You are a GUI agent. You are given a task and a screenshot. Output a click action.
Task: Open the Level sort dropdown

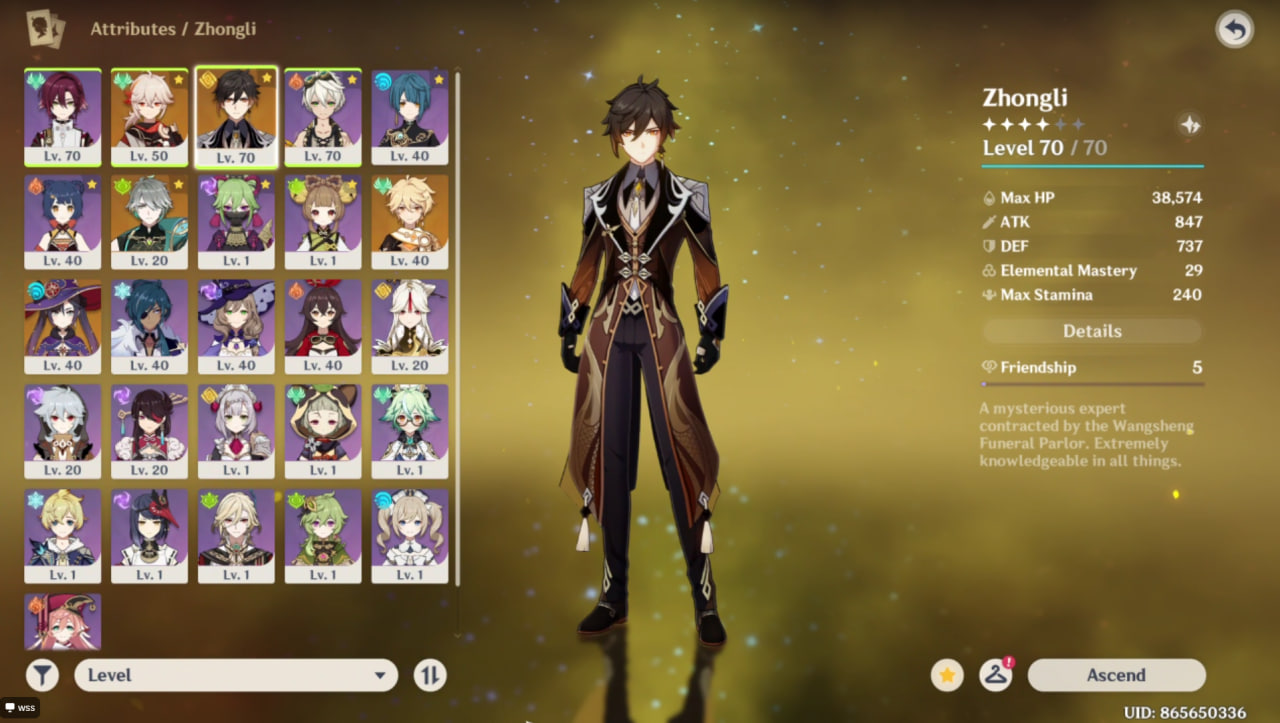coord(236,675)
